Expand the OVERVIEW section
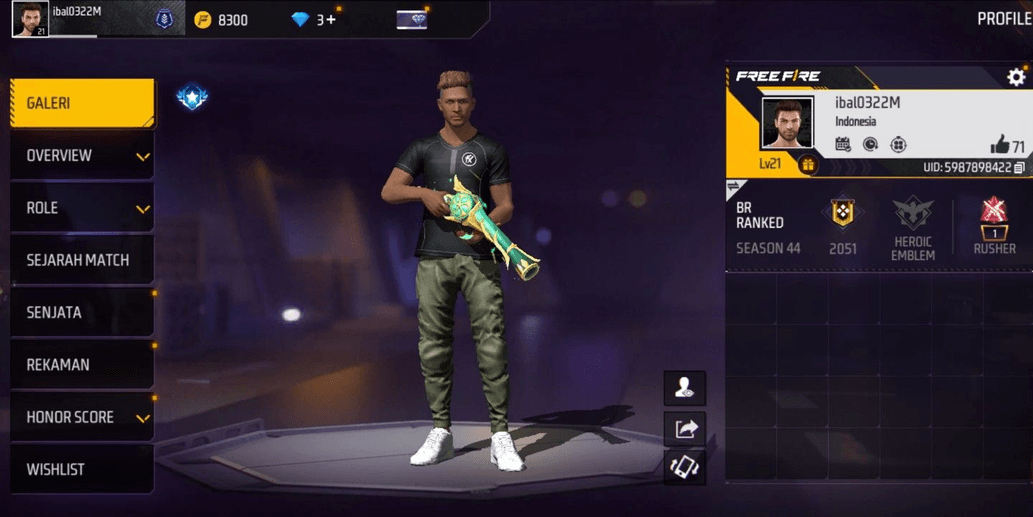 click(82, 156)
